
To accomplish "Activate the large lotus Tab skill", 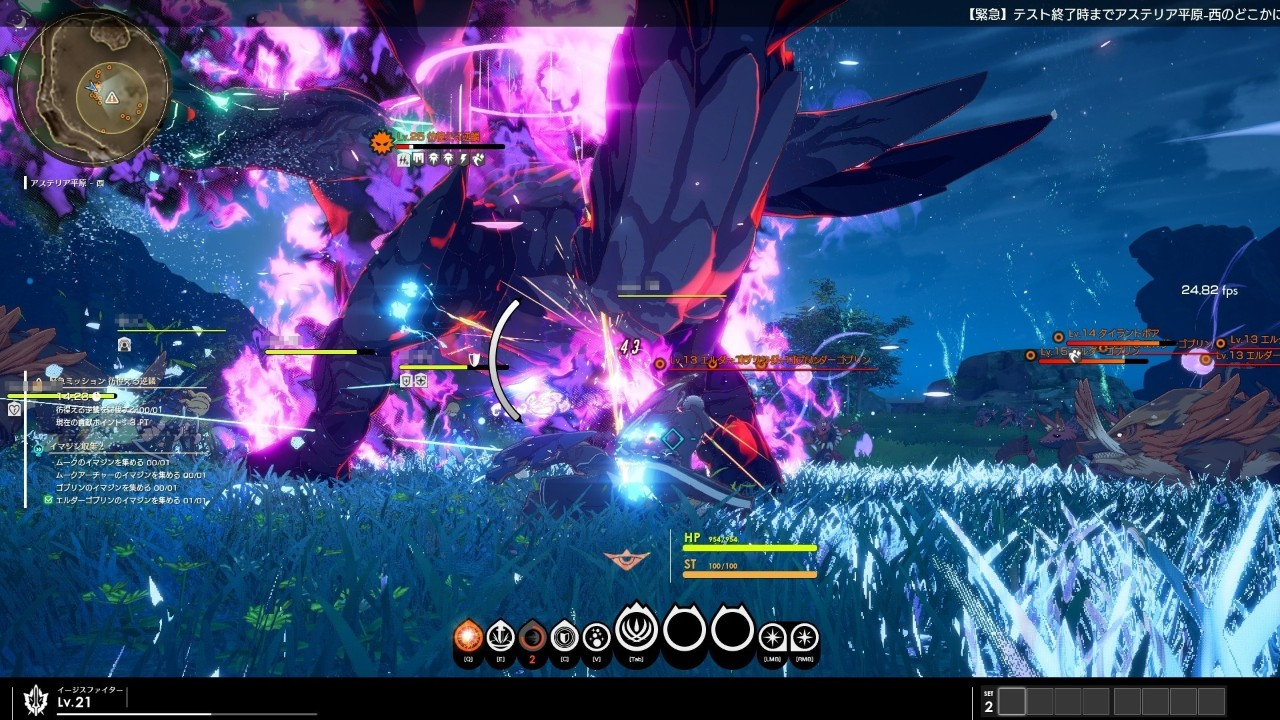I will [636, 630].
